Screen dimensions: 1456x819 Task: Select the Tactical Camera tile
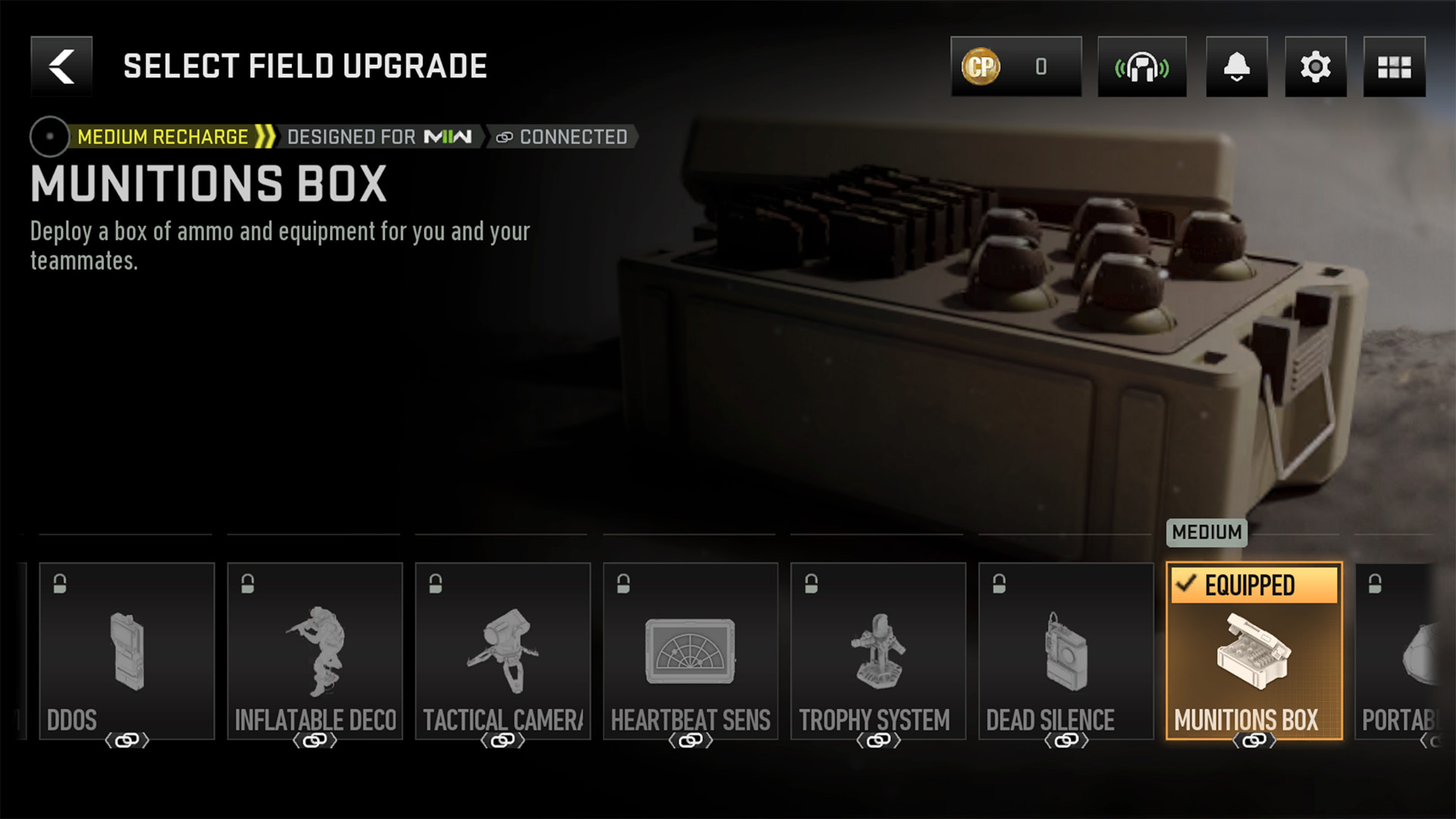point(503,651)
